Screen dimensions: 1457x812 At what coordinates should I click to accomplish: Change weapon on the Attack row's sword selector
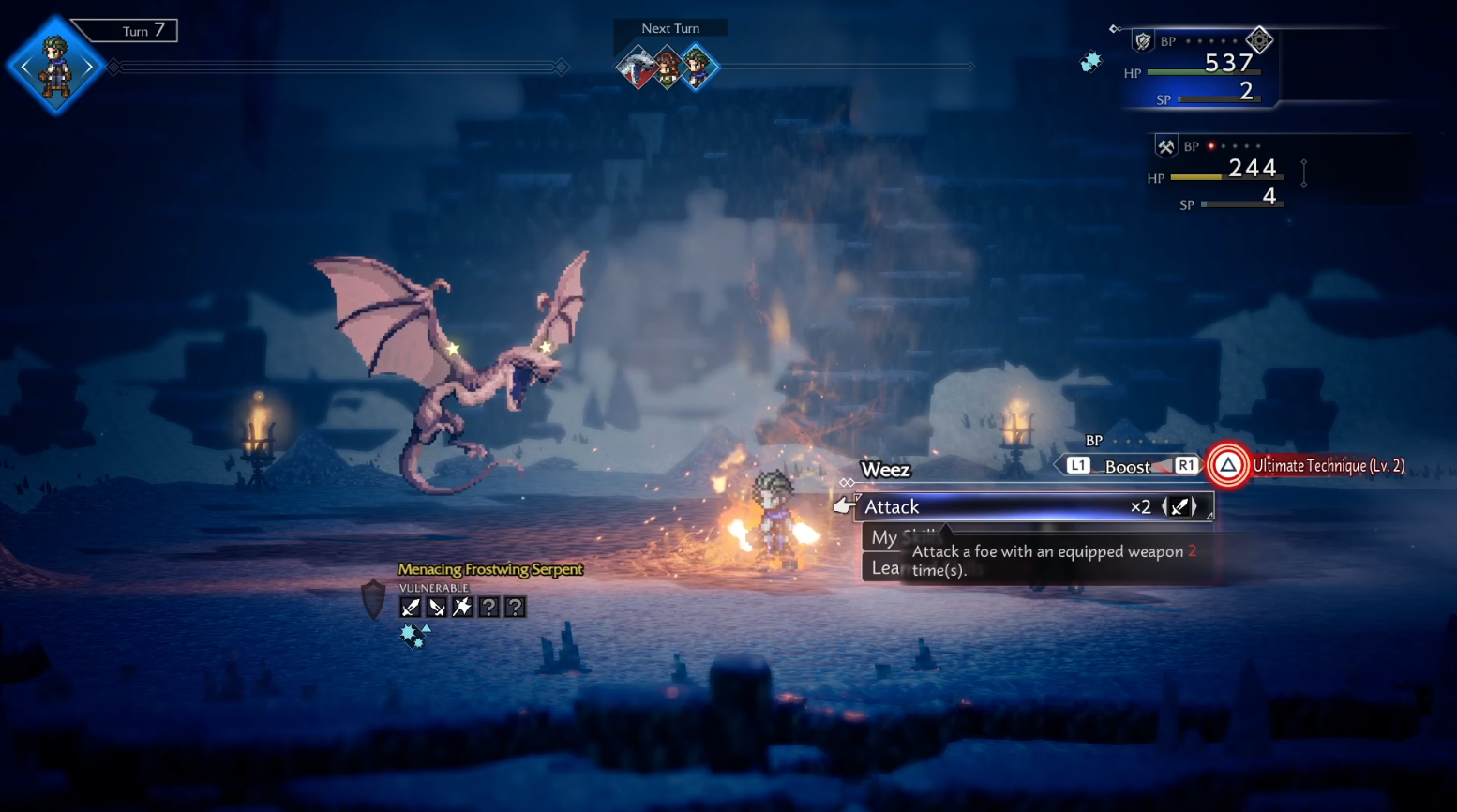(1180, 507)
